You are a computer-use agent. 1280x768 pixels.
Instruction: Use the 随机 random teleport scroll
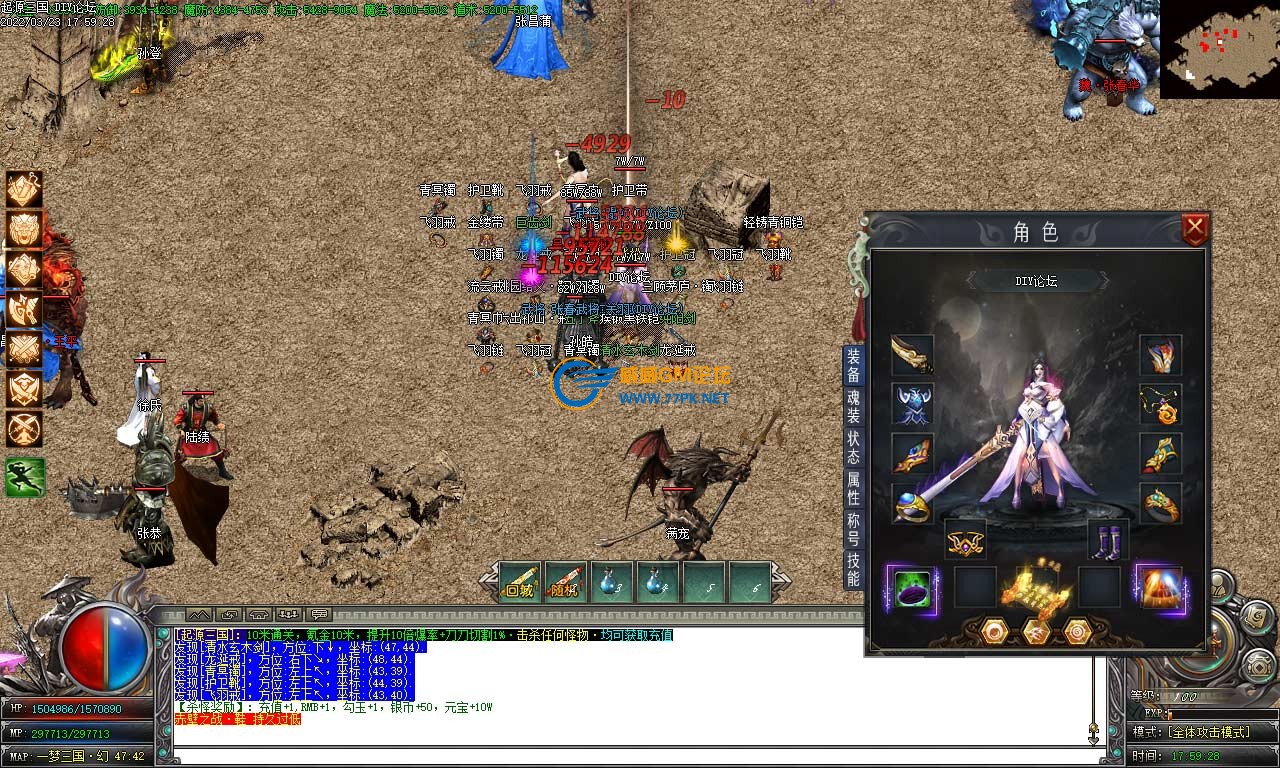pyautogui.click(x=566, y=583)
